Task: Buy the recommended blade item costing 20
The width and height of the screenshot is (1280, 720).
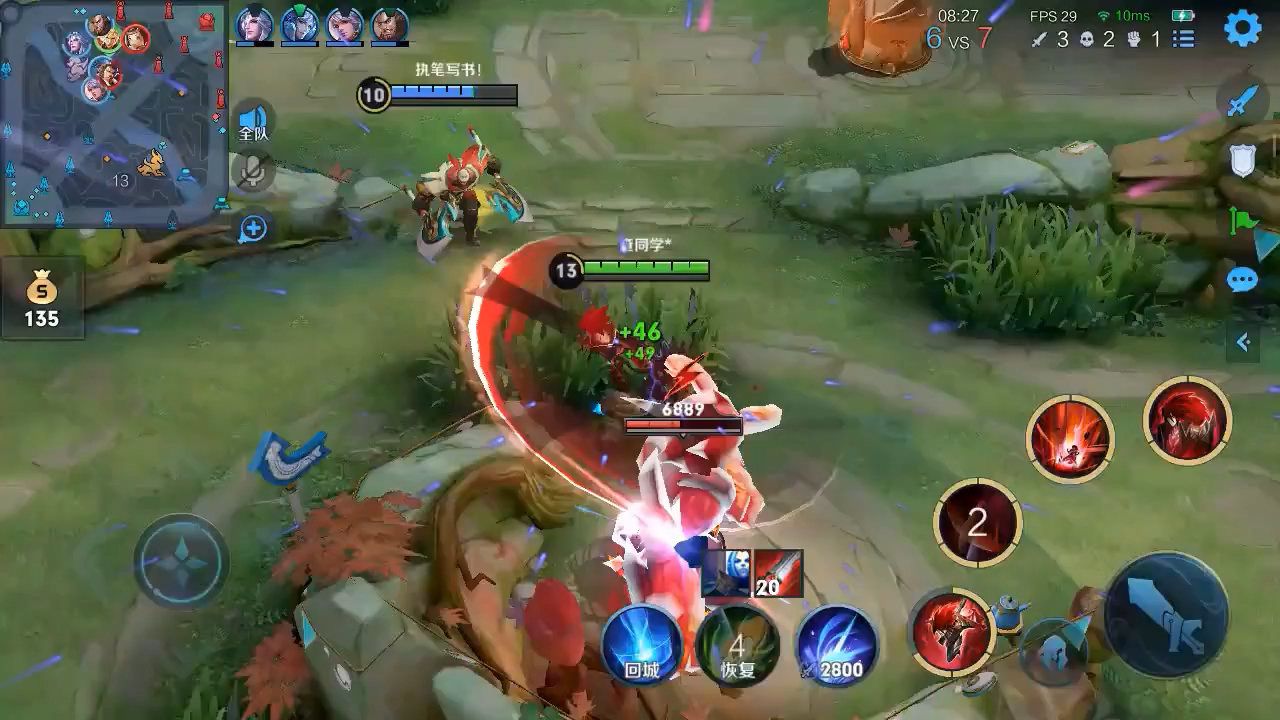Action: [777, 574]
